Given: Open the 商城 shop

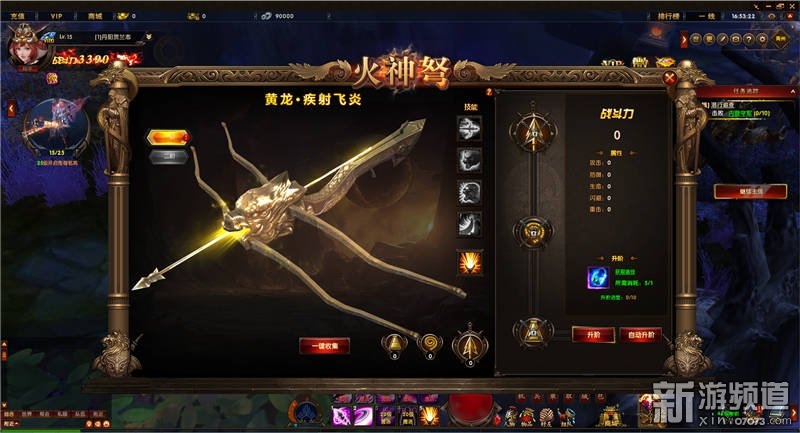Looking at the screenshot, I should pyautogui.click(x=95, y=16).
